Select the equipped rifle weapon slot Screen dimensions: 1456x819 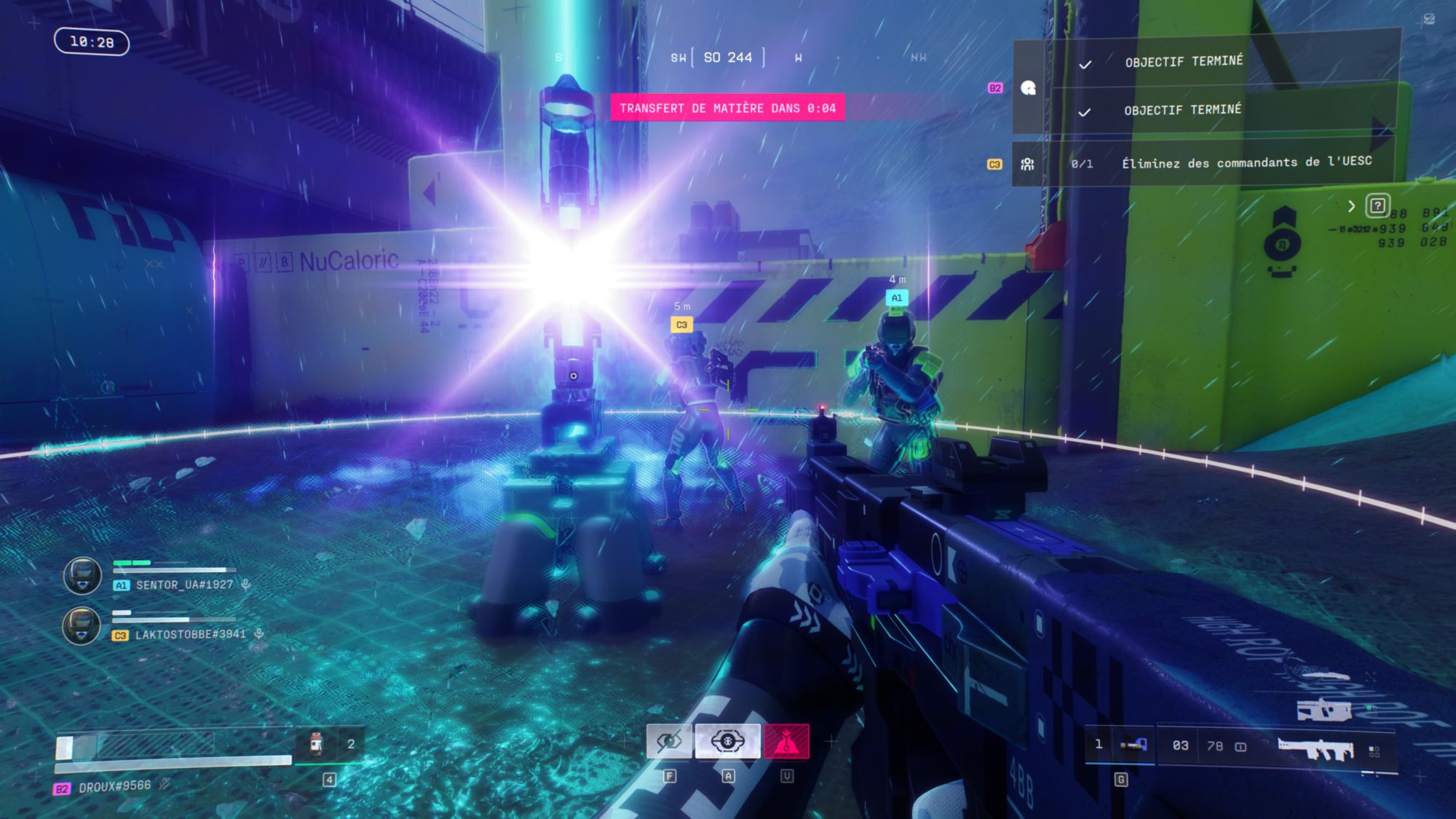coord(1315,748)
